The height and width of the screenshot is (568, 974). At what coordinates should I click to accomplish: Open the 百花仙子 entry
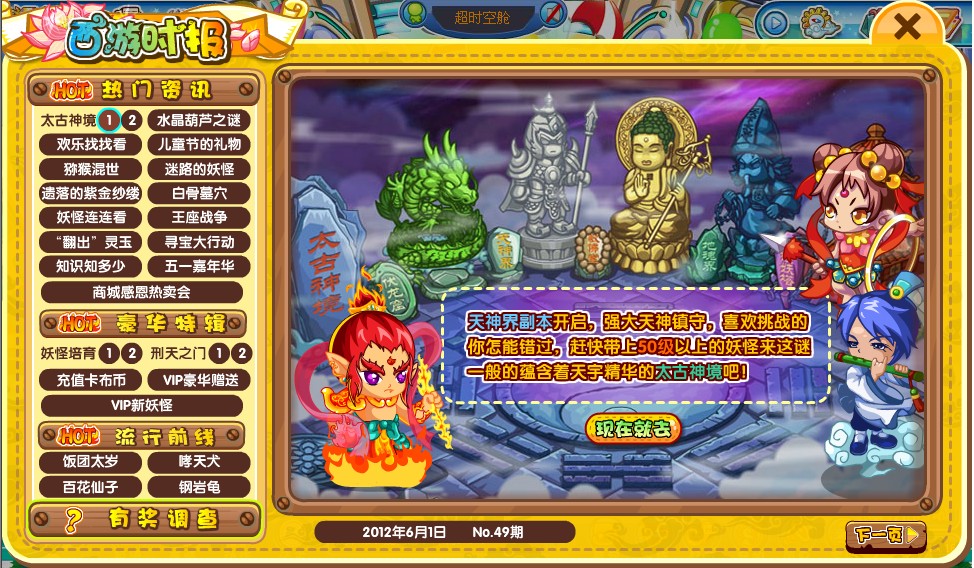click(91, 487)
